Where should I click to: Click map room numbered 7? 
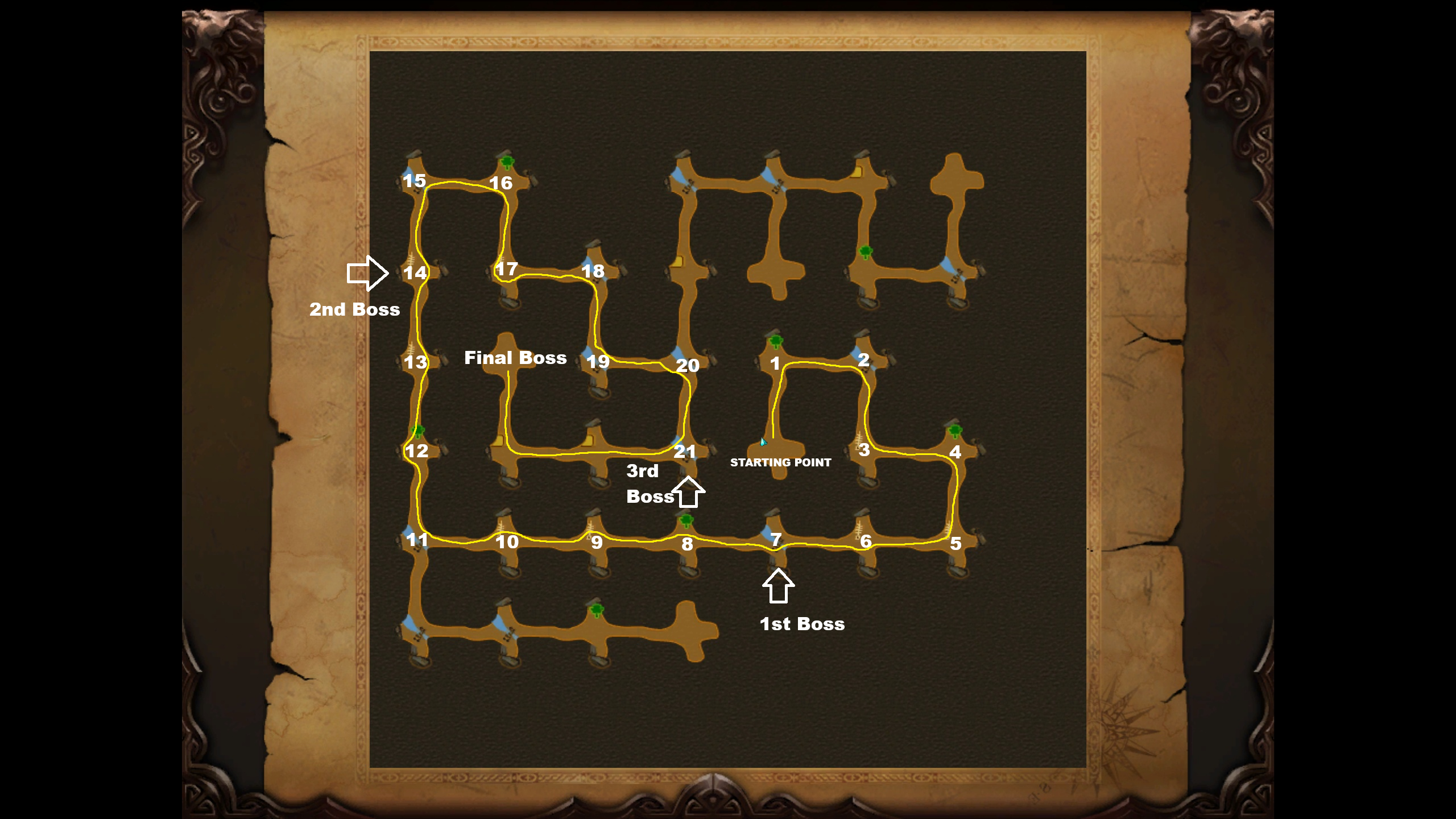776,539
